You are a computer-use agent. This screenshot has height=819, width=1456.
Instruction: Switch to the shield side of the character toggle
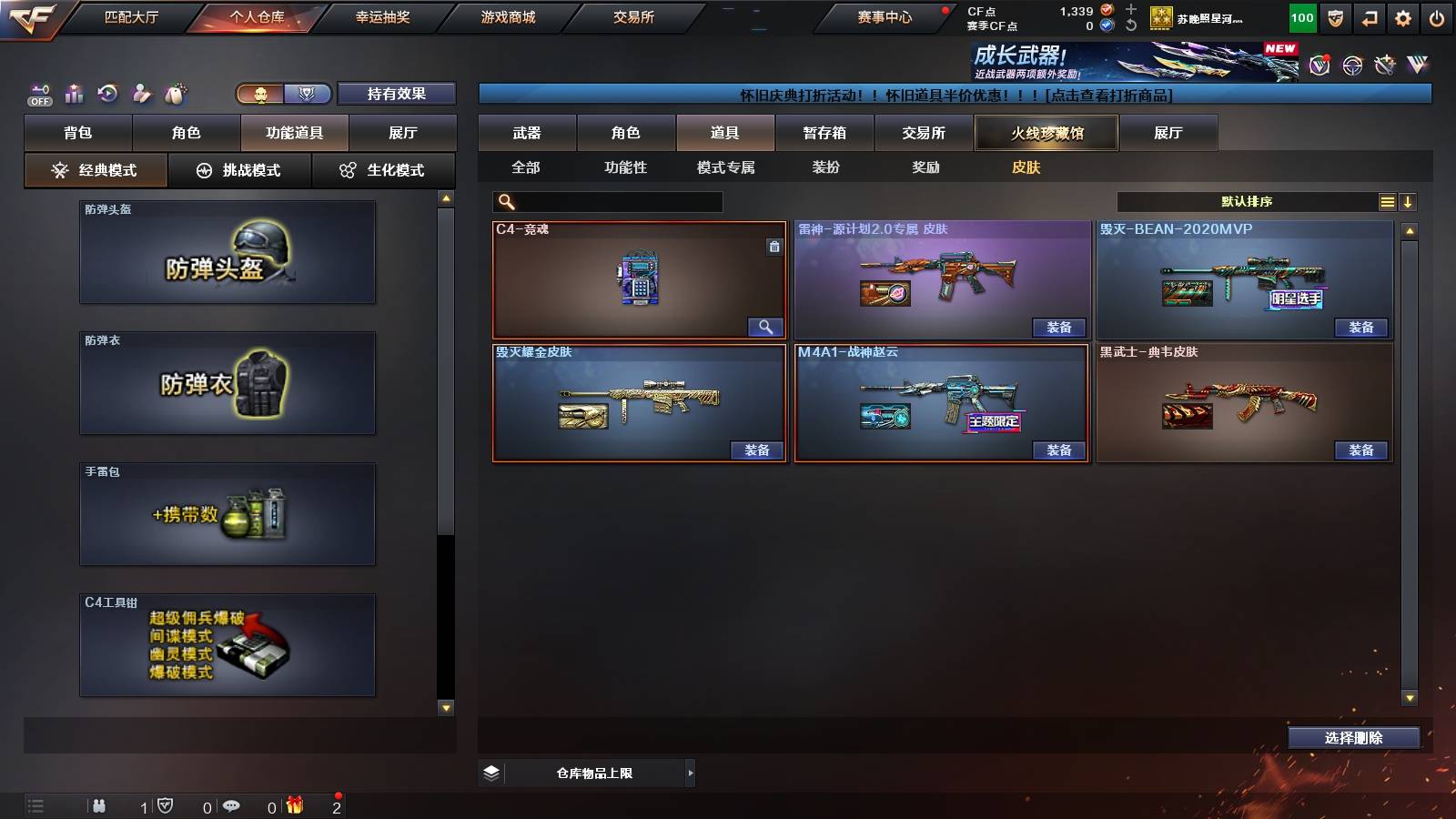click(x=306, y=93)
